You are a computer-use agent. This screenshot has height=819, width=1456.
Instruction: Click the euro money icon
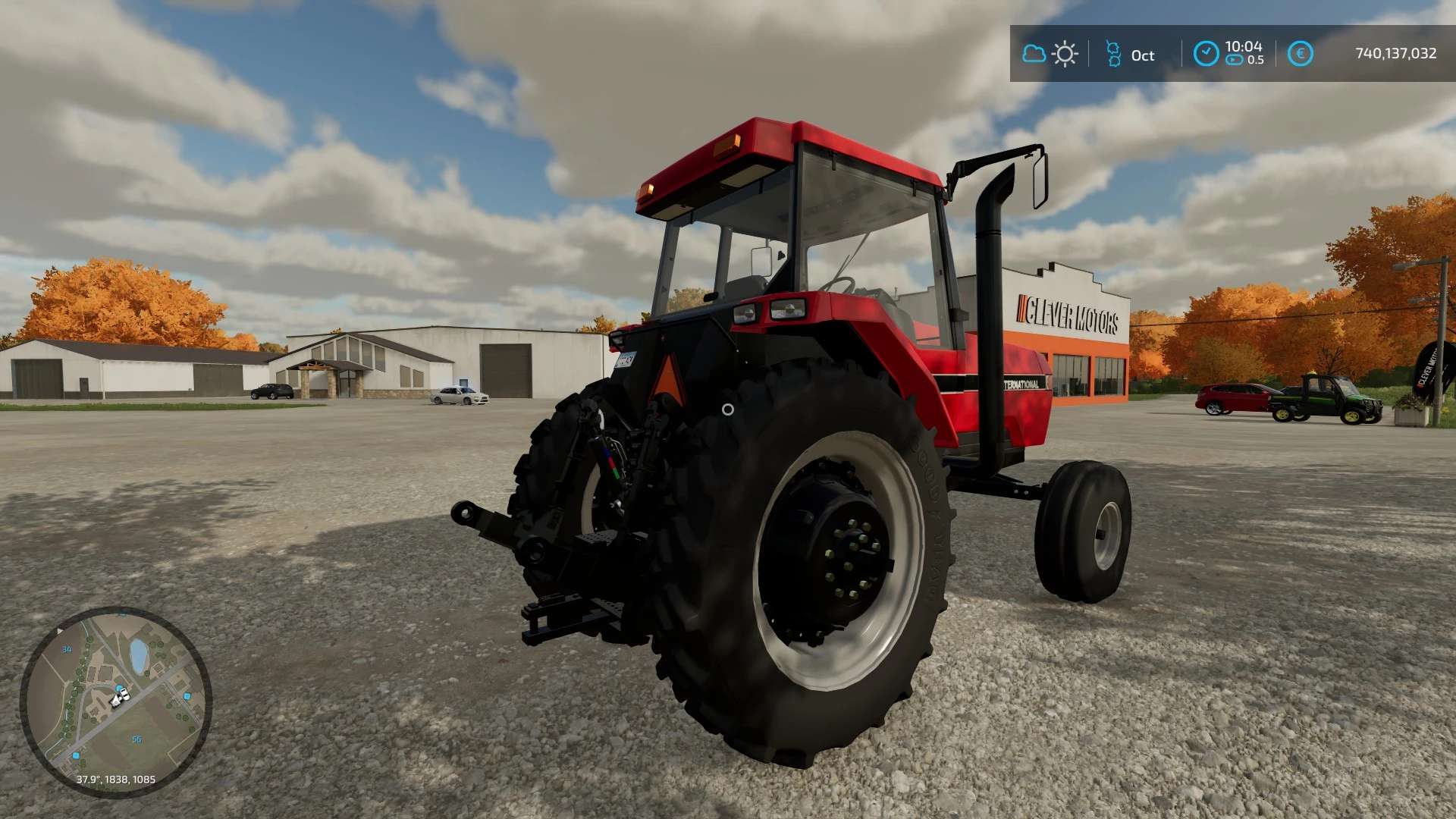pos(1300,54)
